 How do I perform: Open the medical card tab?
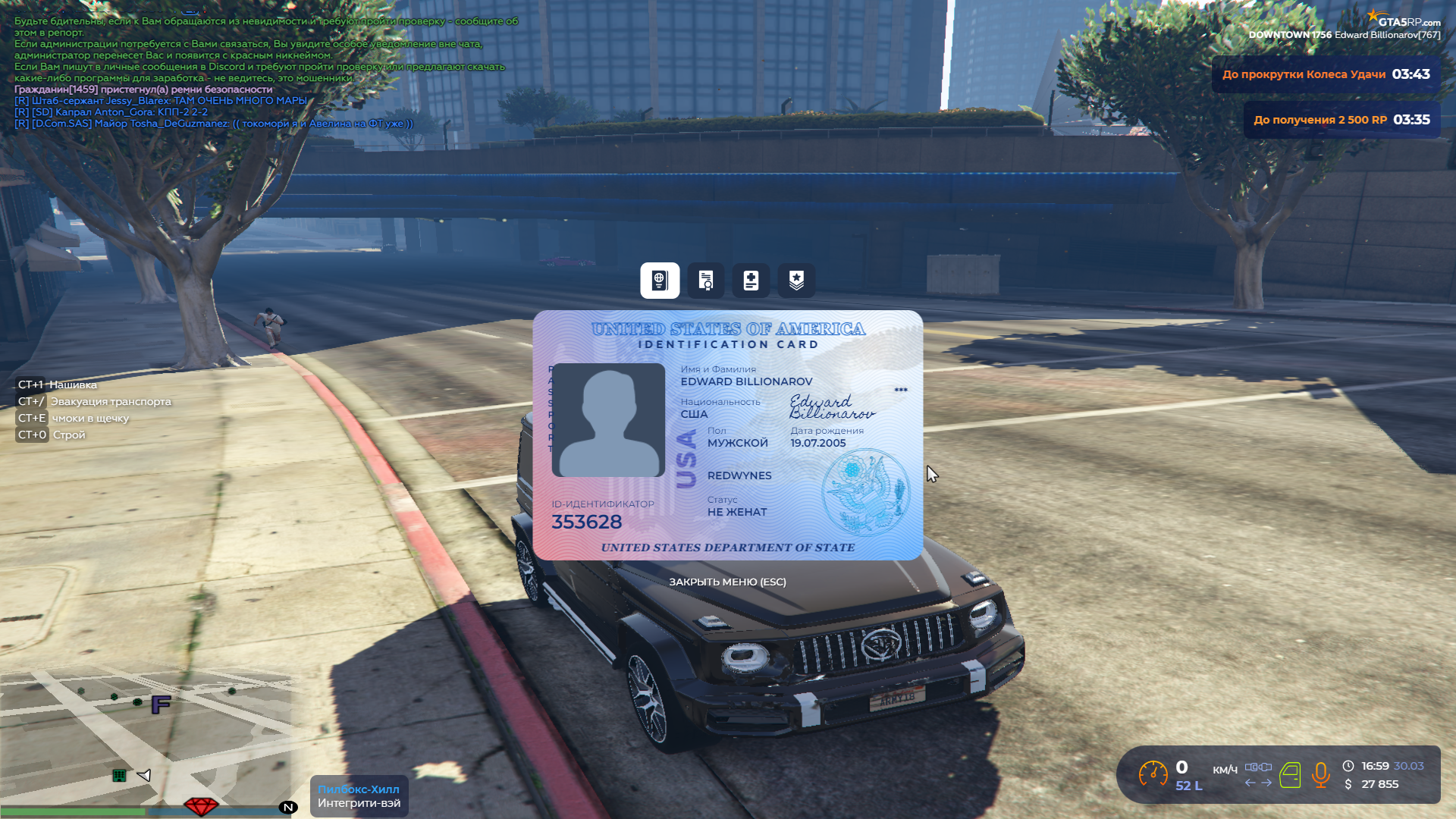tap(751, 281)
